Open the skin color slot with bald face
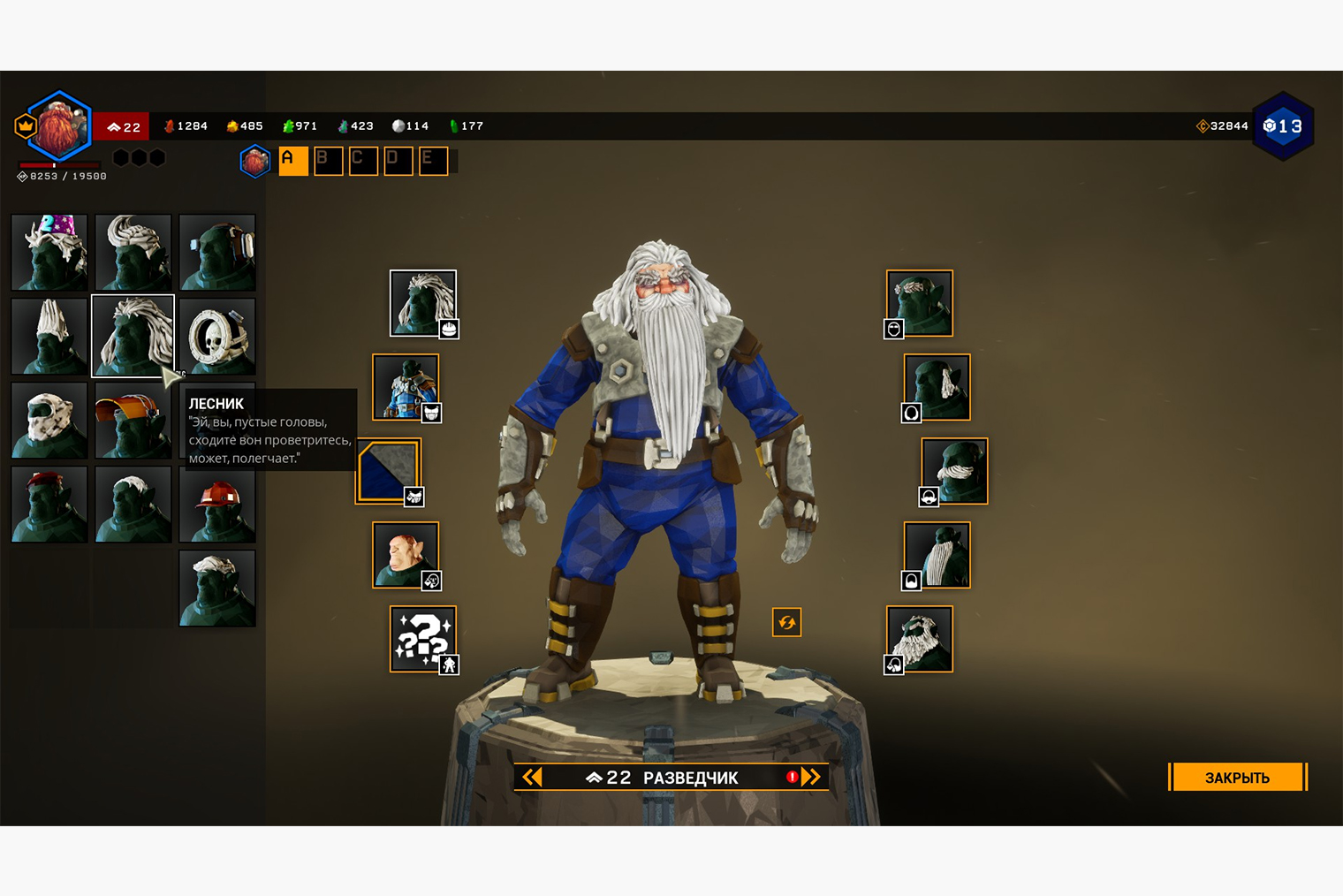 tap(406, 555)
